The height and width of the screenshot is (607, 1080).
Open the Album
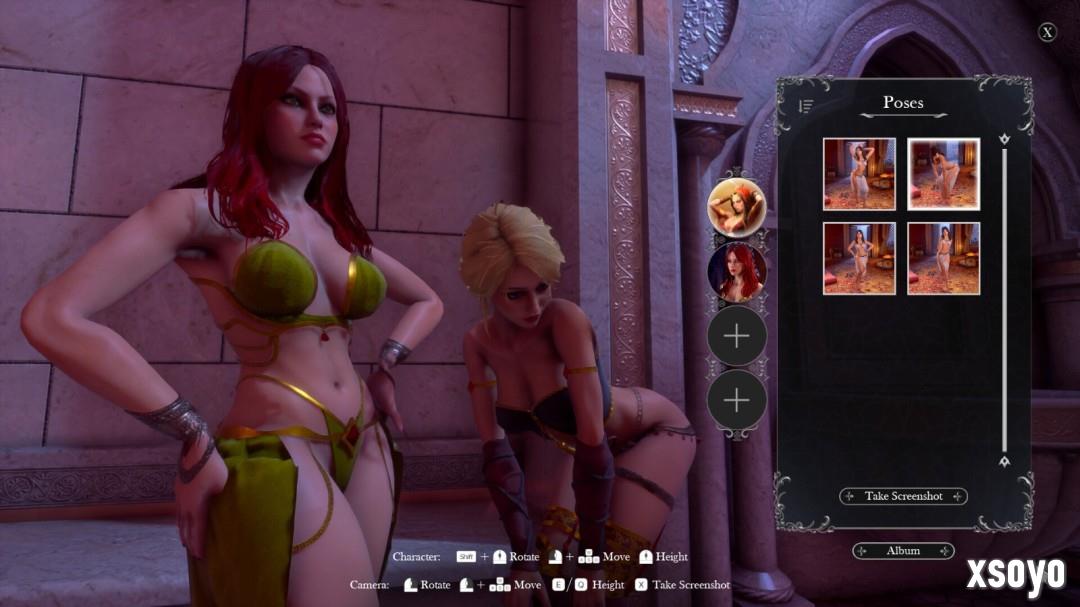pos(903,551)
